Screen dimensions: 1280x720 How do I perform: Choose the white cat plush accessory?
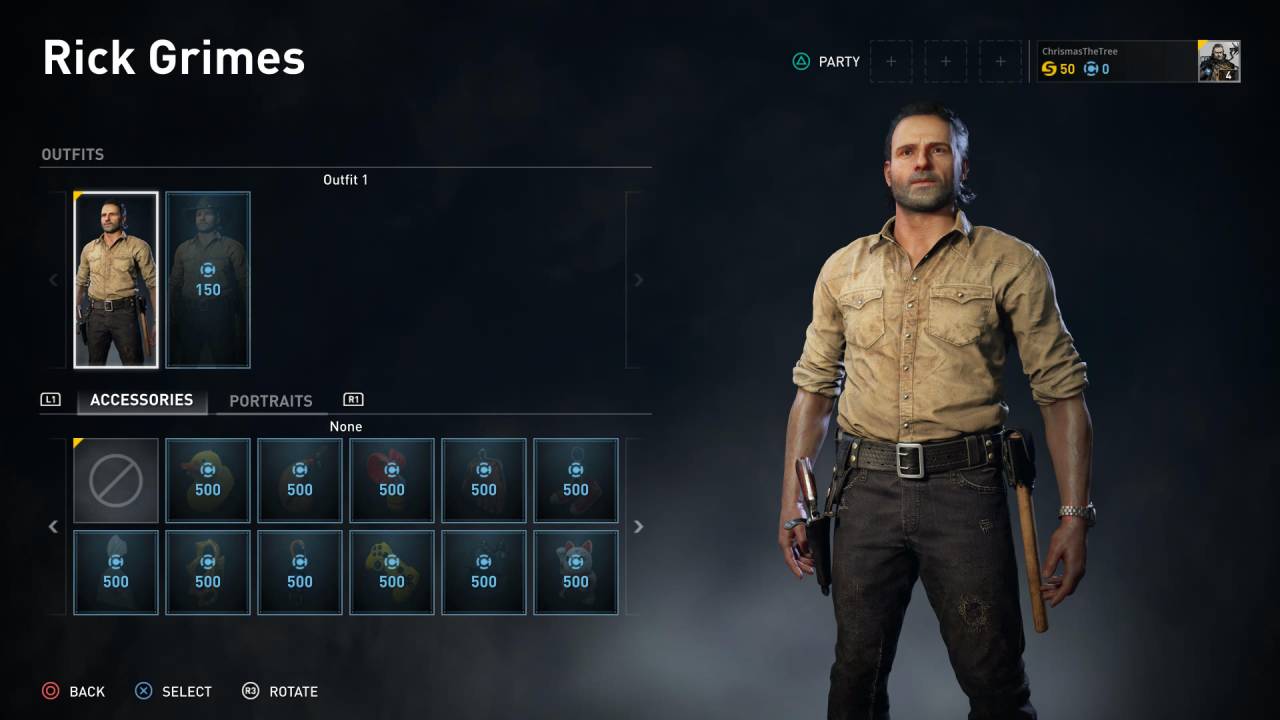(x=576, y=572)
